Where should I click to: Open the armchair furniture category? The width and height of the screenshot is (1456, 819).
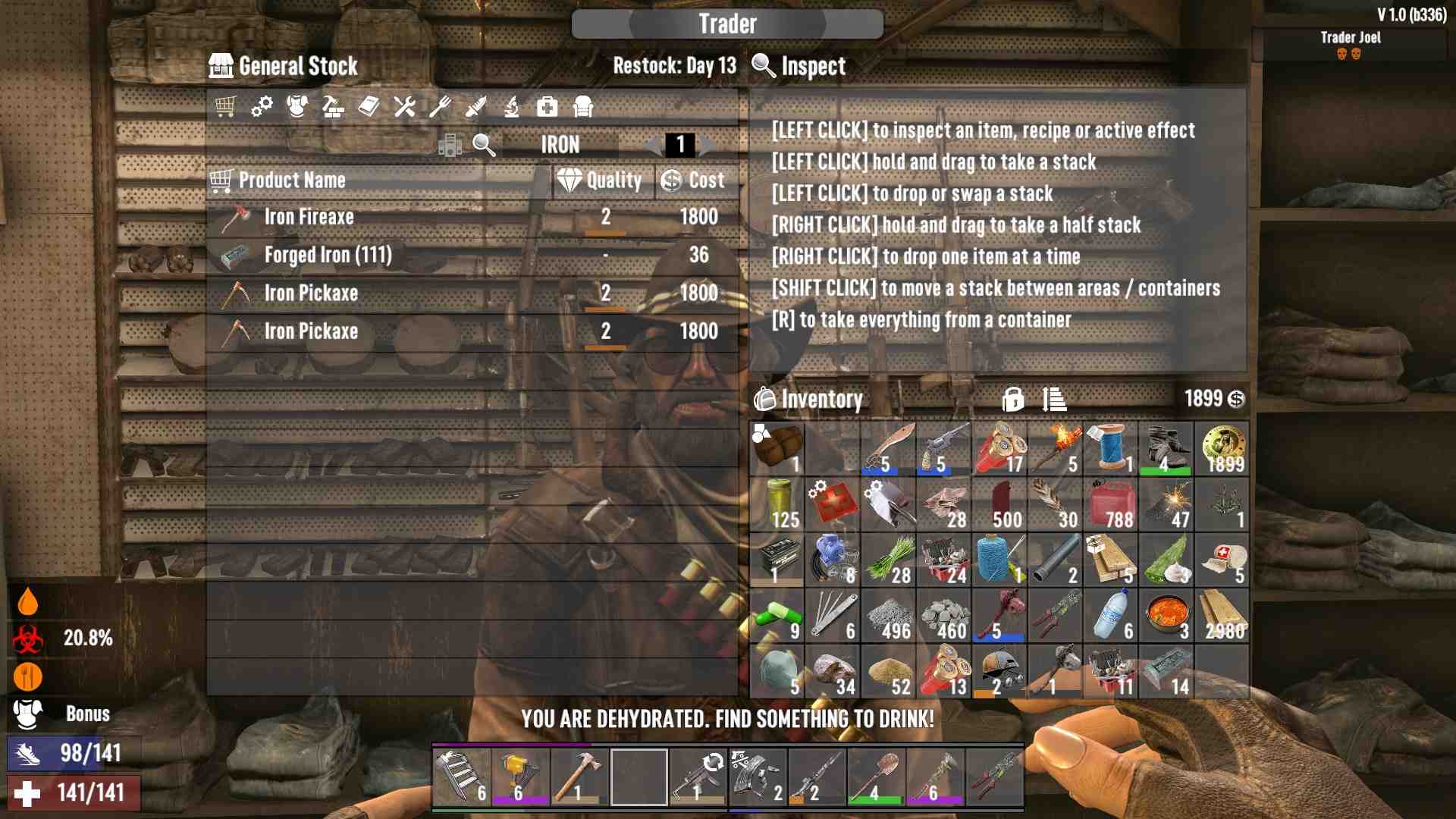(x=582, y=107)
